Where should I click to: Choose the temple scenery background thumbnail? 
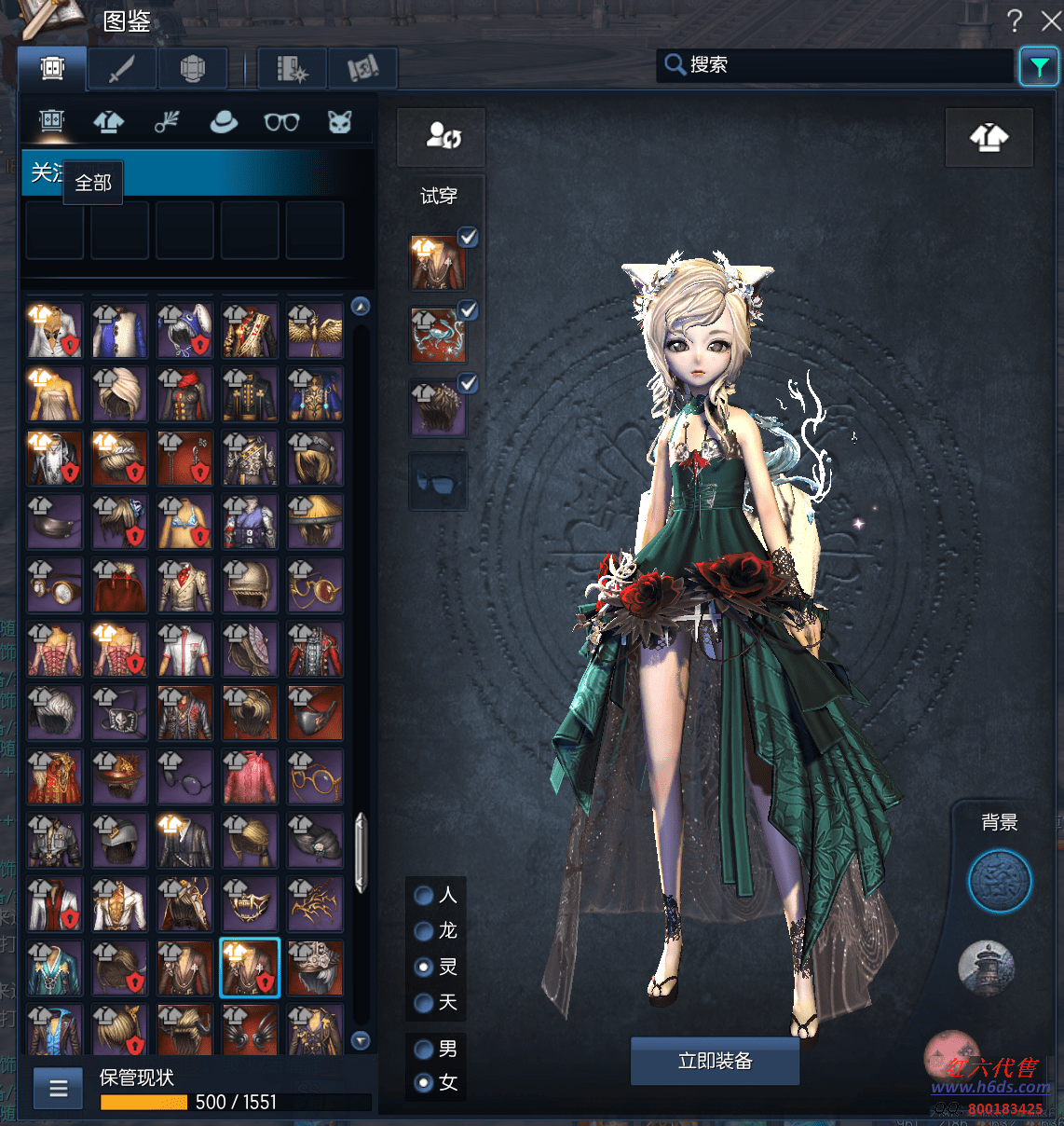point(986,967)
